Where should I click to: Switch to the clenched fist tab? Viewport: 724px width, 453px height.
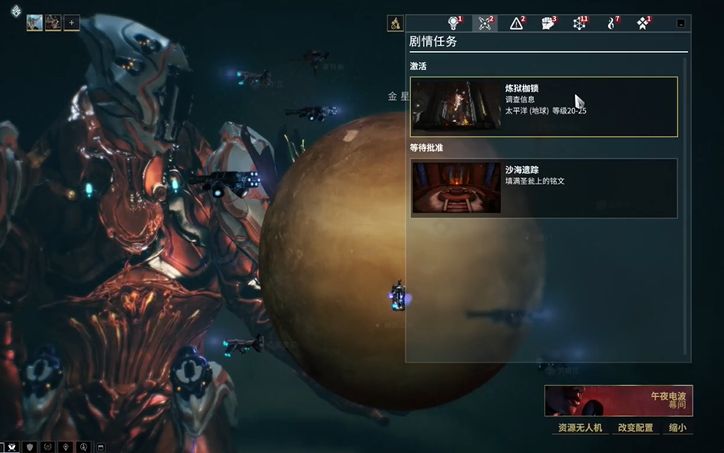[x=547, y=23]
